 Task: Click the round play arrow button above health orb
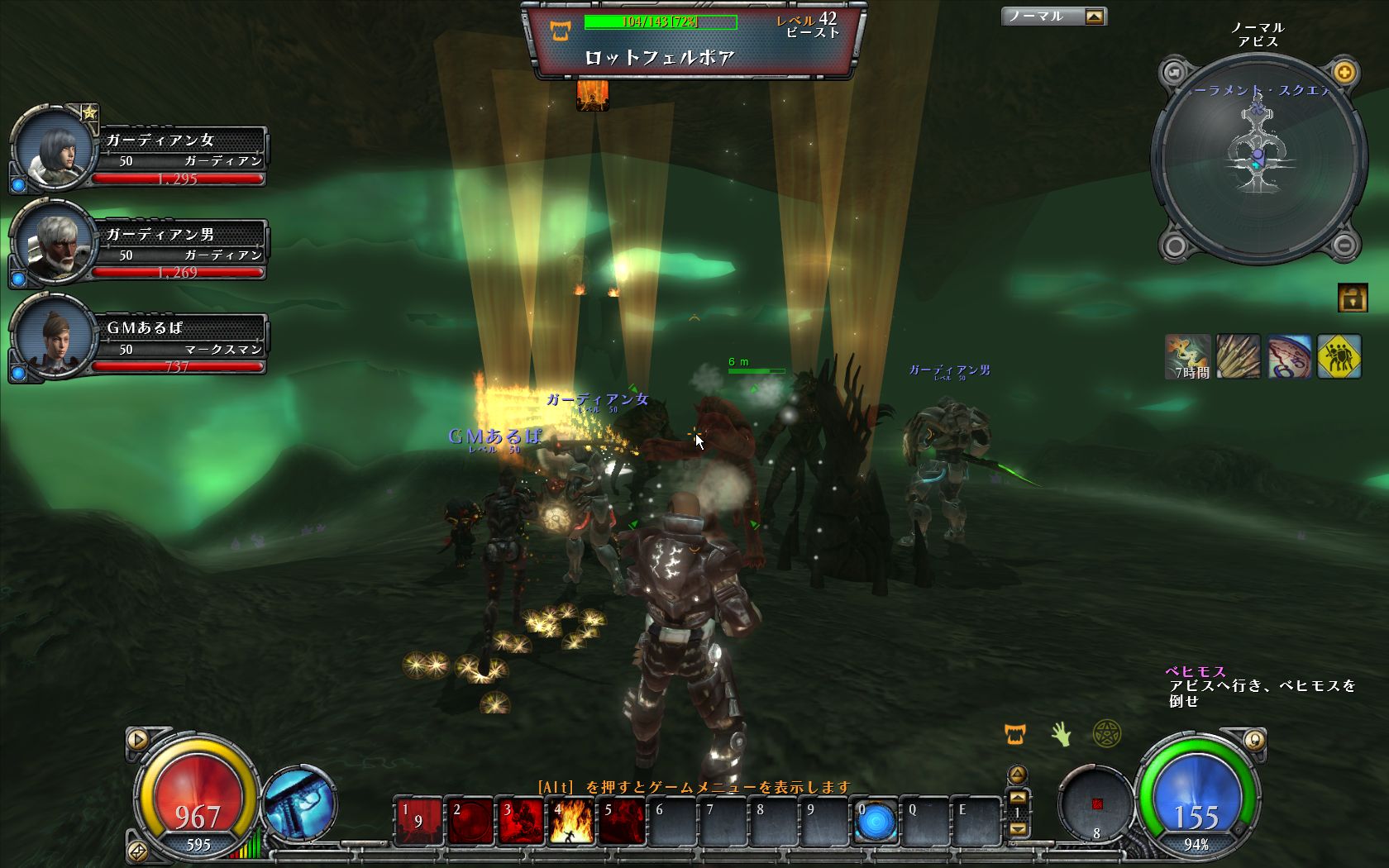[137, 739]
